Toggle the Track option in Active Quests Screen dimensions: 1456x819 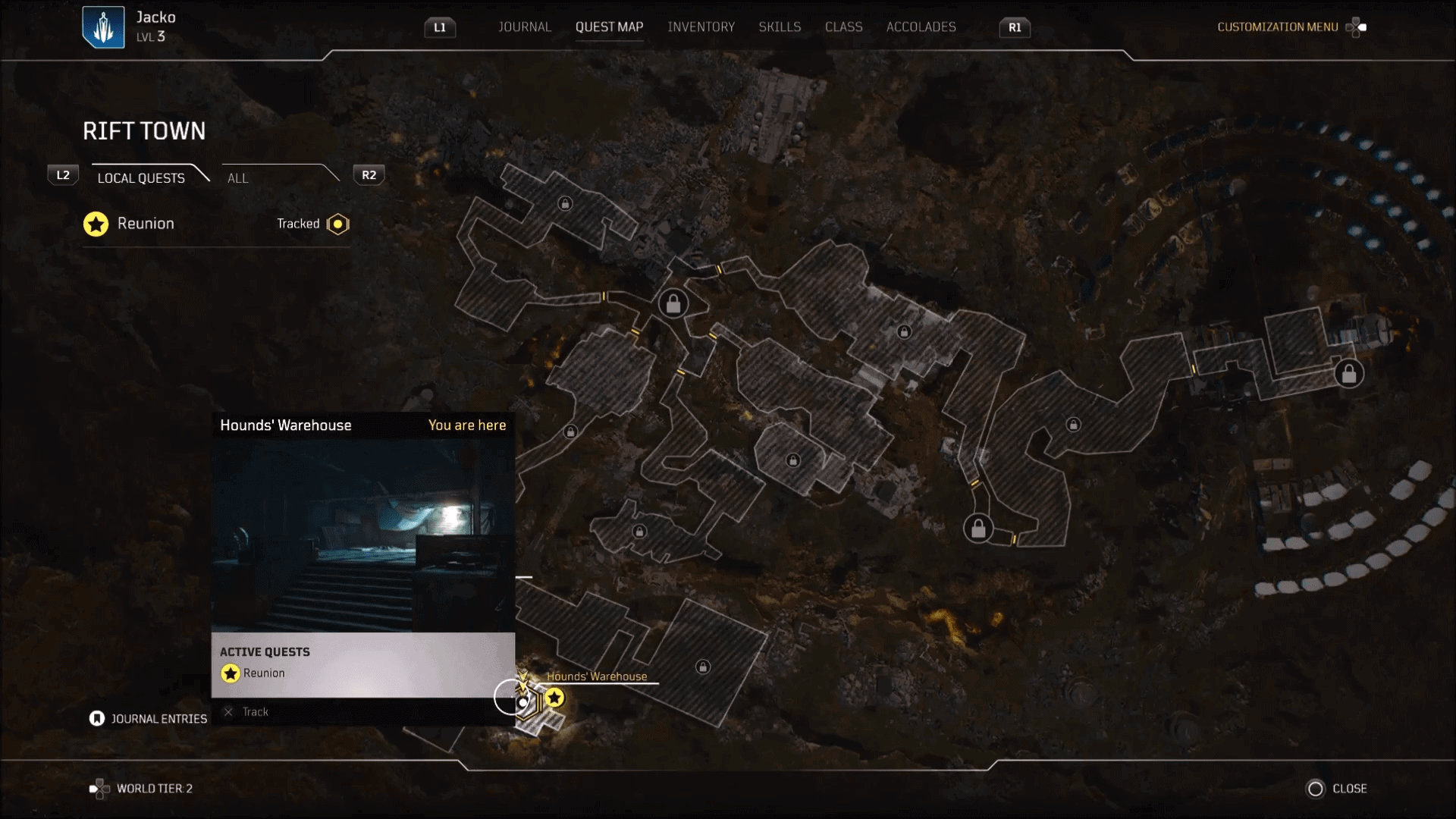(x=229, y=712)
